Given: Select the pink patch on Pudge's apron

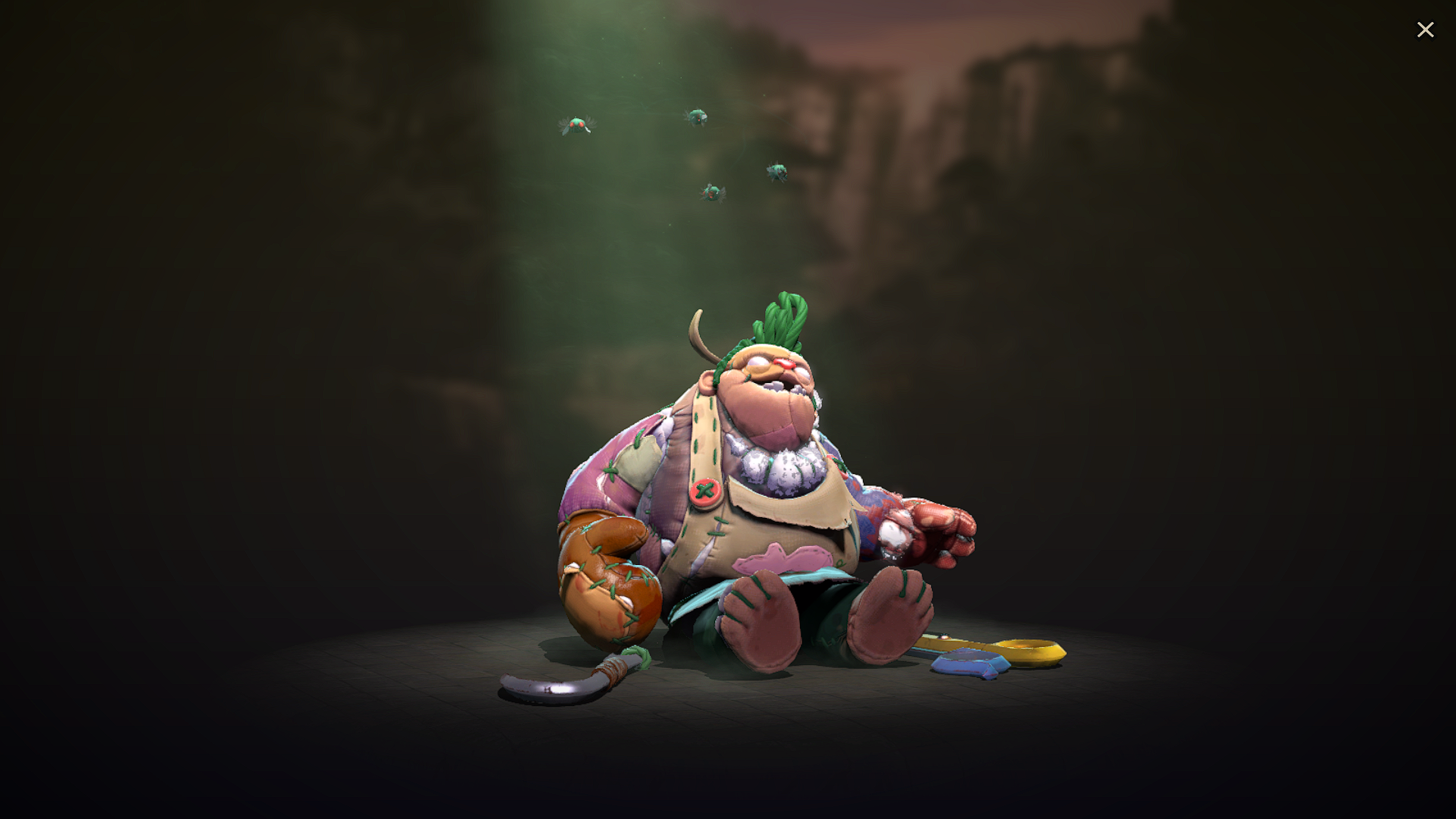Looking at the screenshot, I should tap(781, 557).
